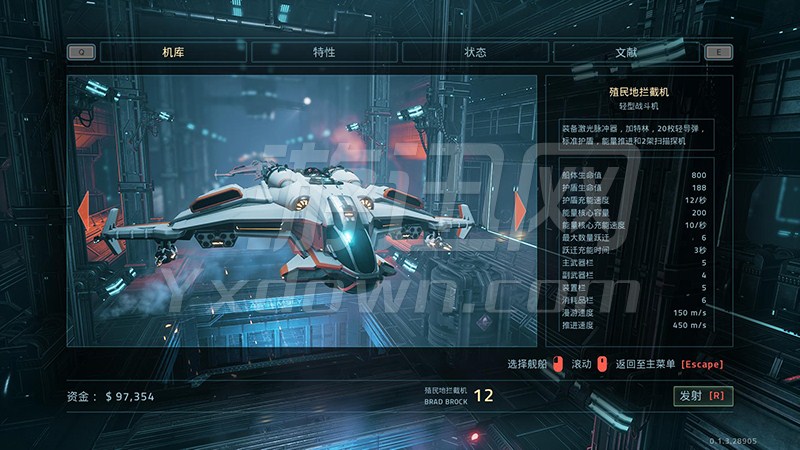The height and width of the screenshot is (450, 800).
Task: Open the 特性 perks tab
Action: click(x=324, y=52)
